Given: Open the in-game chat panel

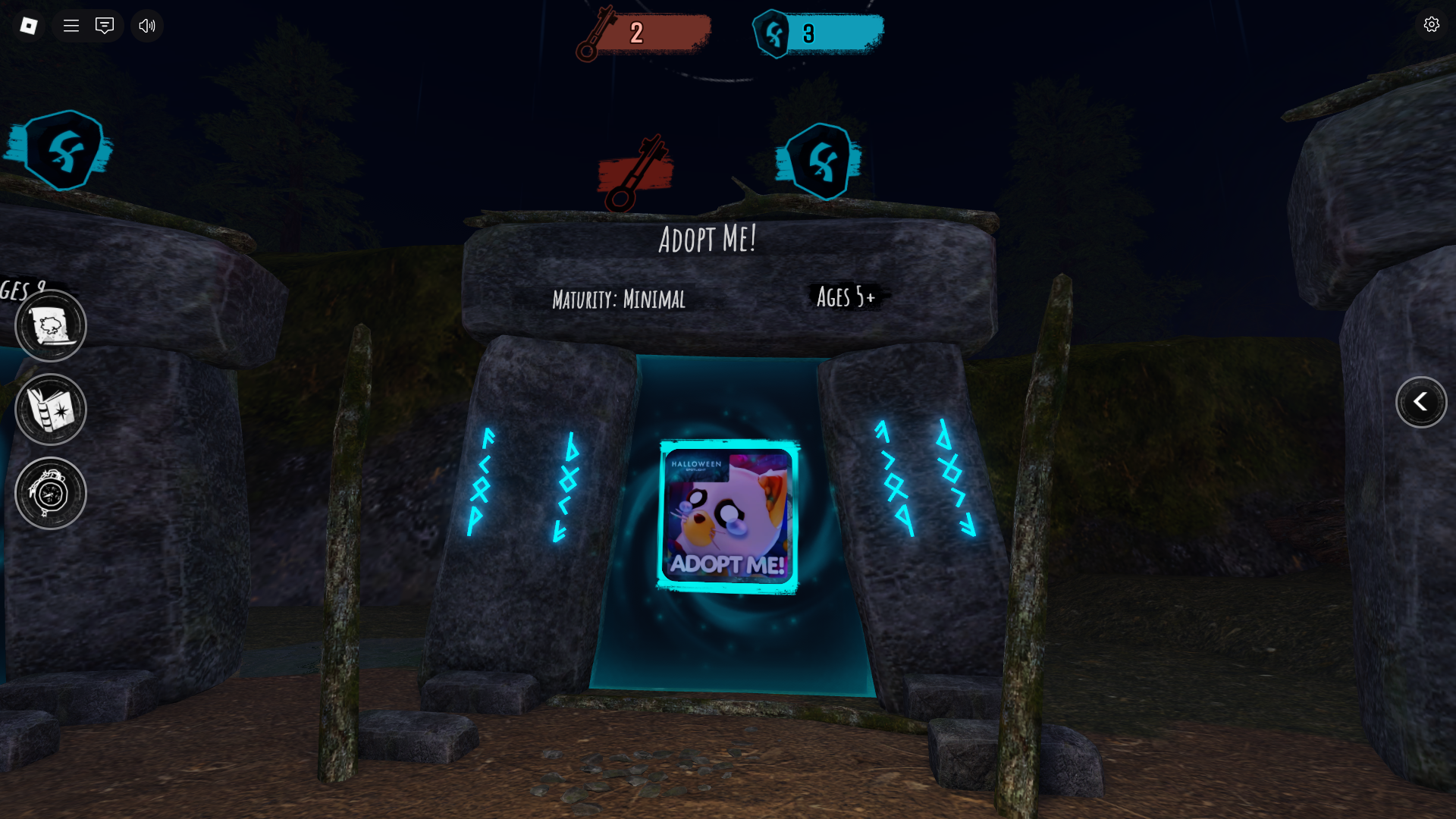Looking at the screenshot, I should [x=104, y=26].
